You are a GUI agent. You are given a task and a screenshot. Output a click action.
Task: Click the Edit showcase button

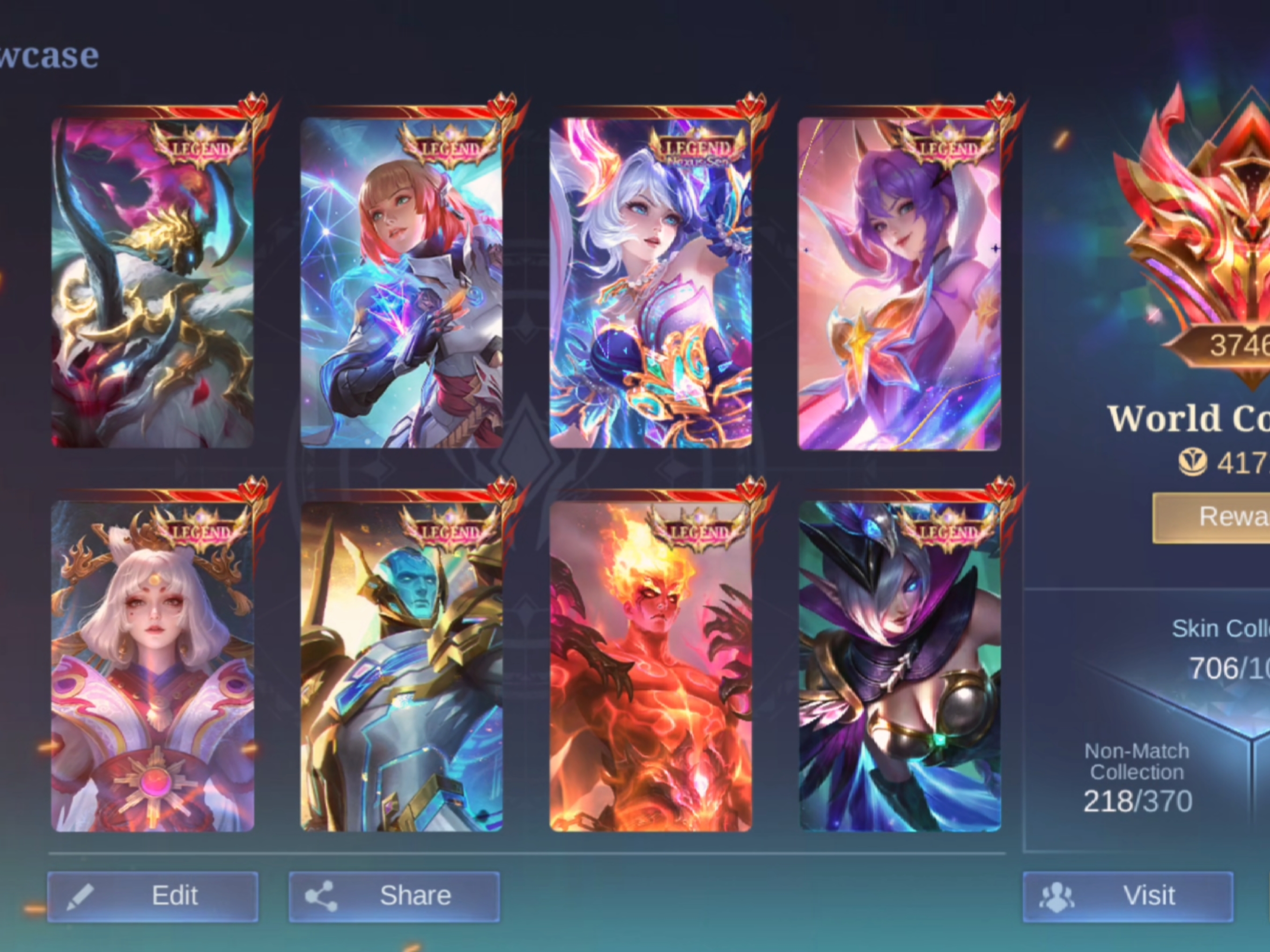click(x=153, y=896)
